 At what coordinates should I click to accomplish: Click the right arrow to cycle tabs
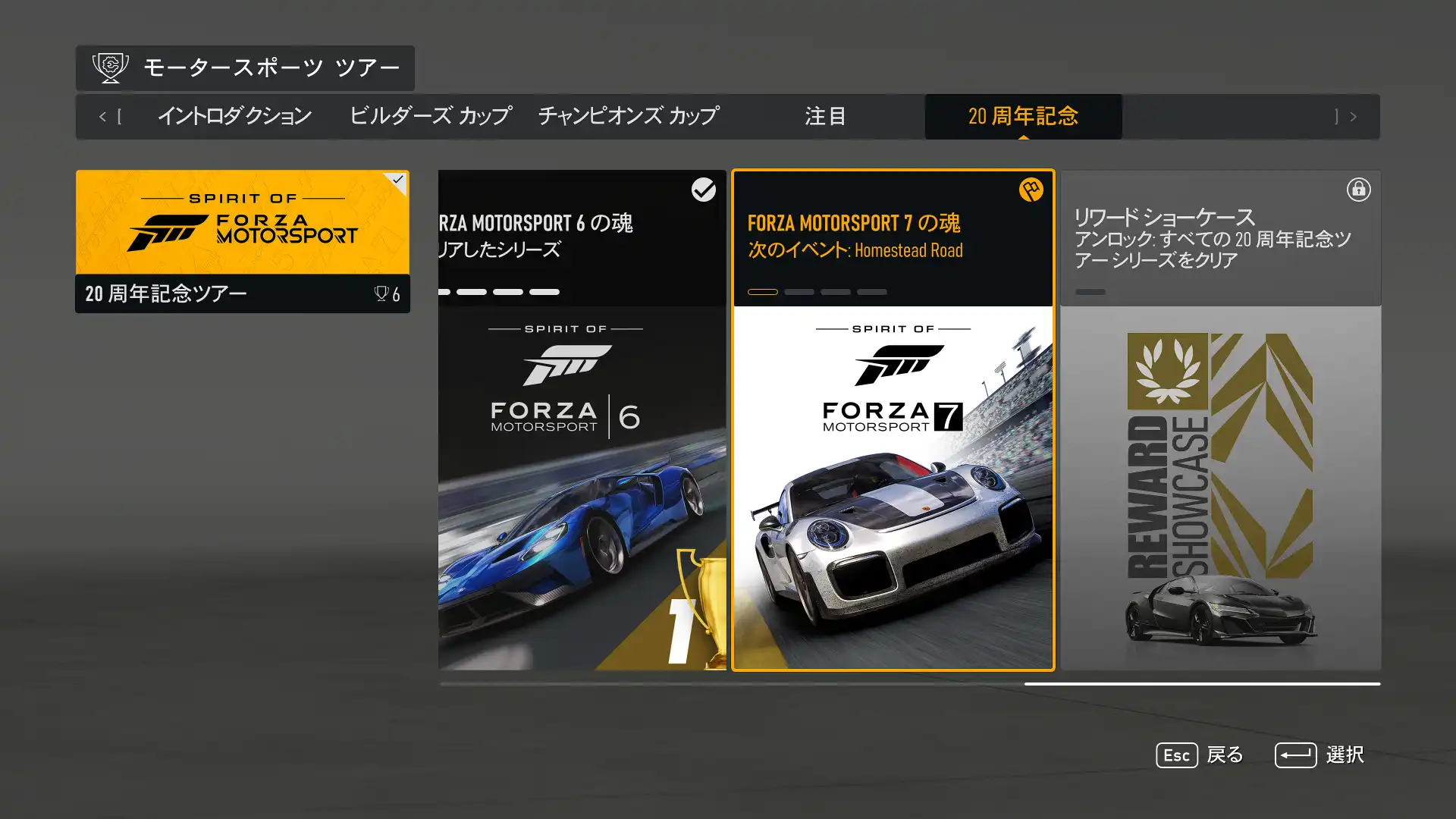pos(1353,117)
